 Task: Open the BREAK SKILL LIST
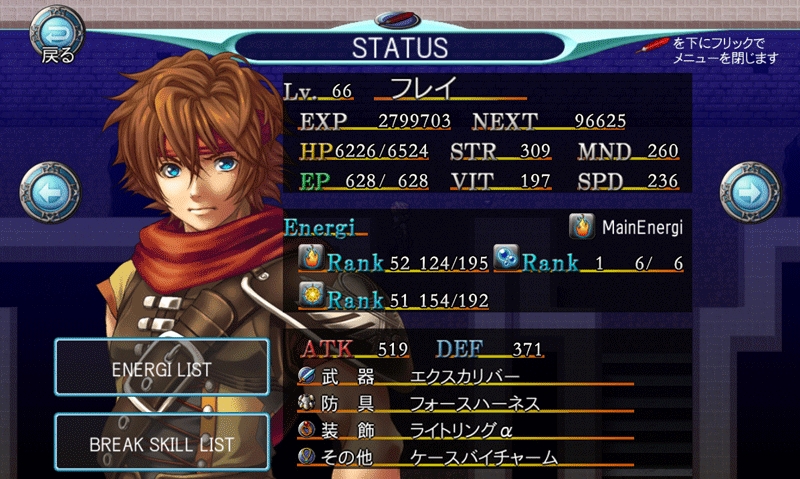162,443
